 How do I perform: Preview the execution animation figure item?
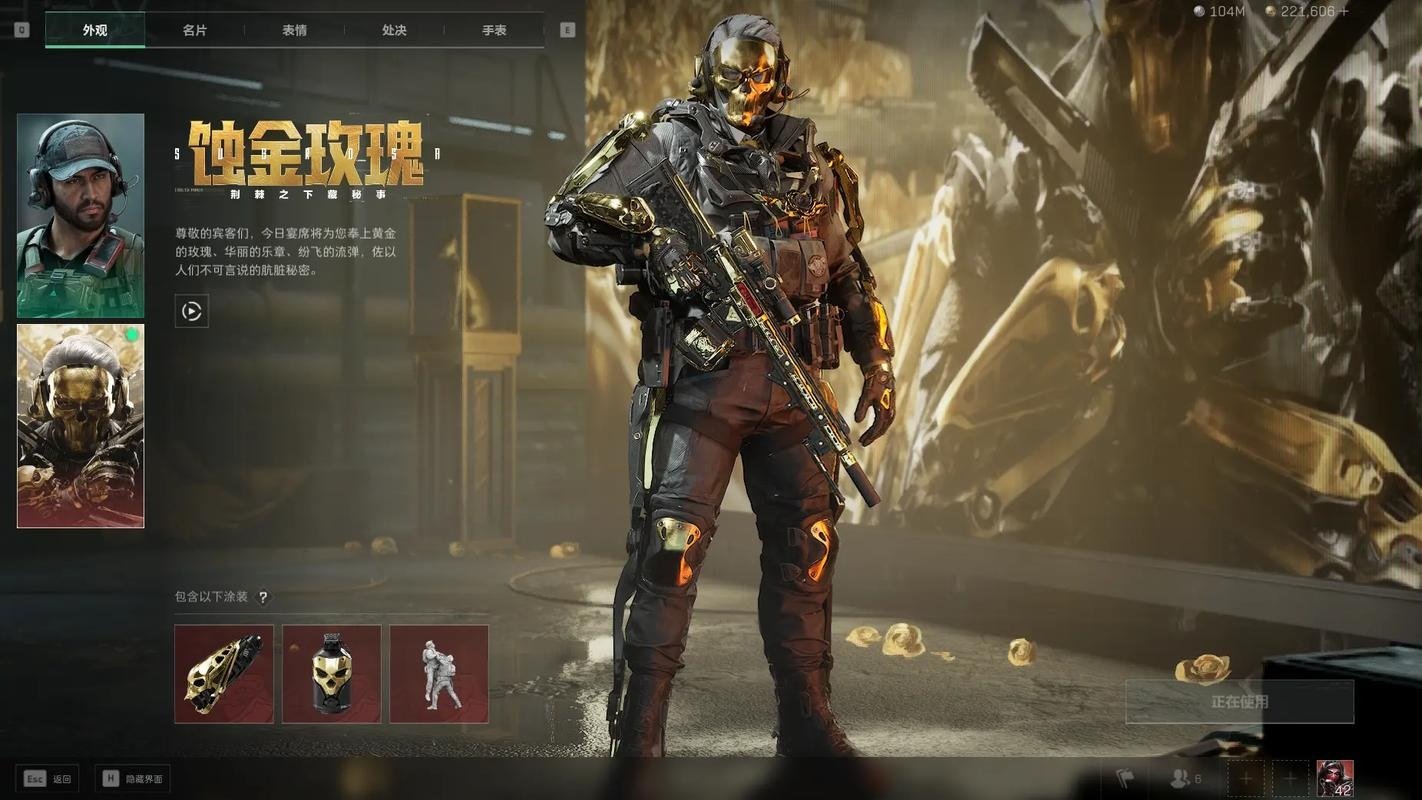439,674
